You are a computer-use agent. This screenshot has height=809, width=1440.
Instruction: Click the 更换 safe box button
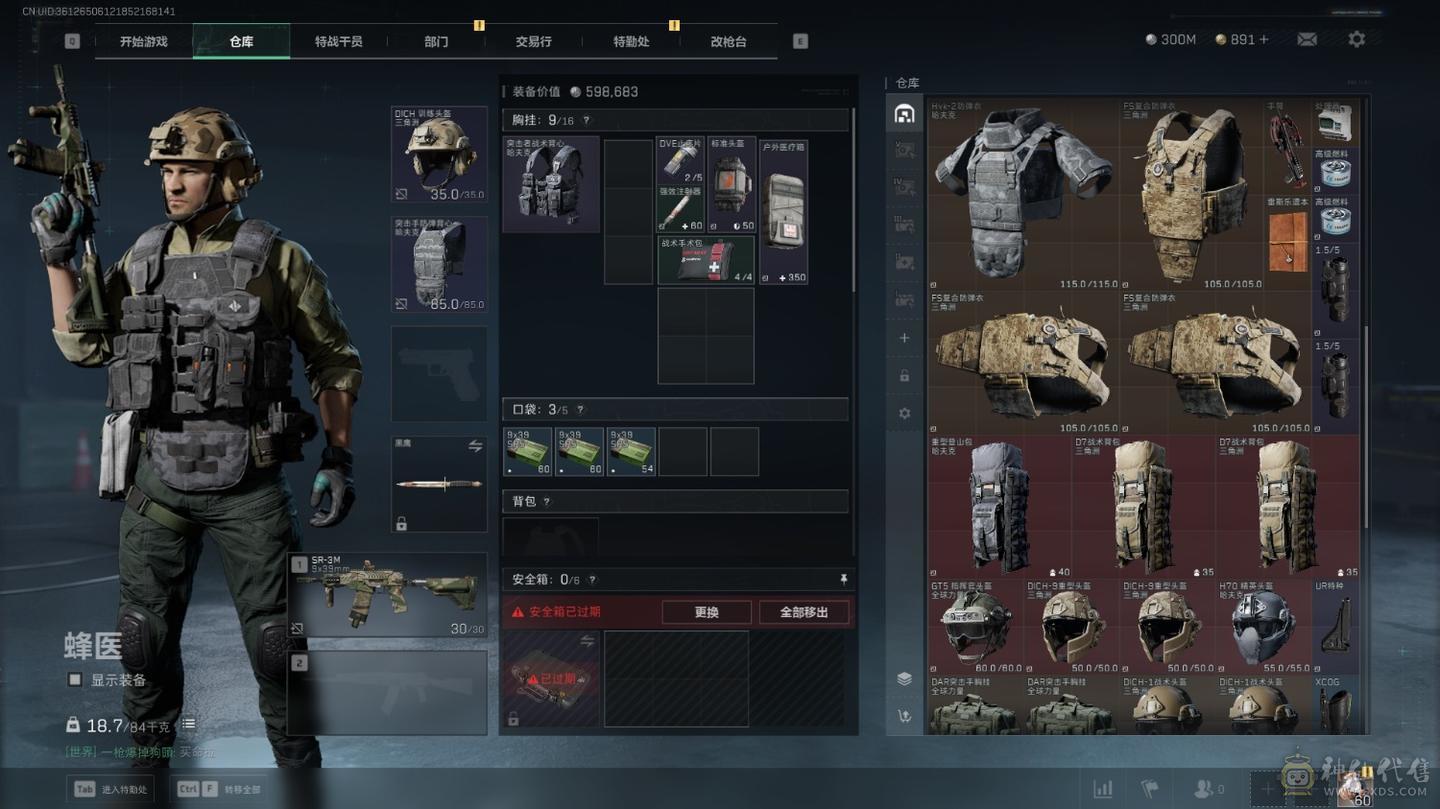click(x=706, y=612)
